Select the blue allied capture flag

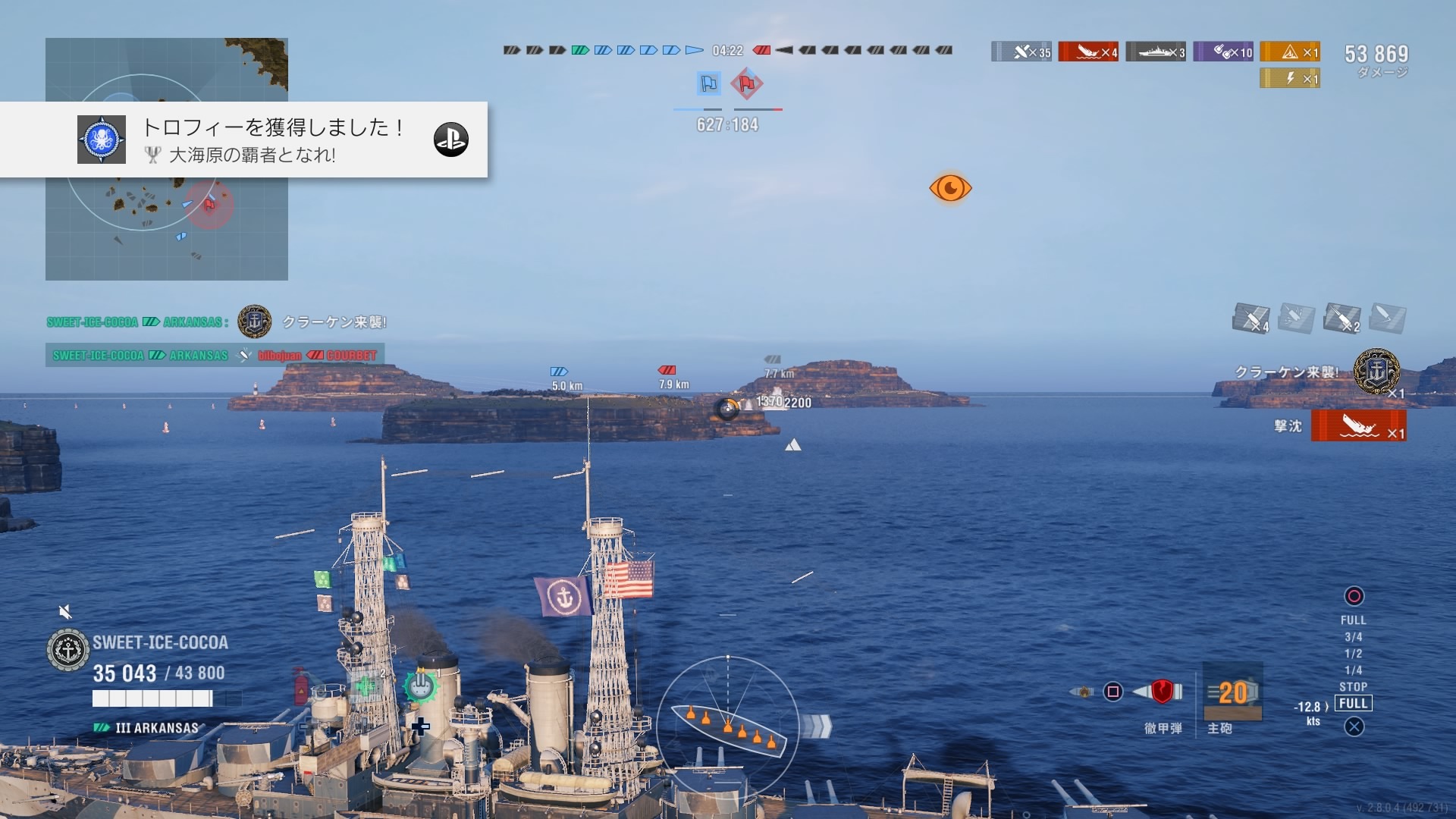click(708, 83)
